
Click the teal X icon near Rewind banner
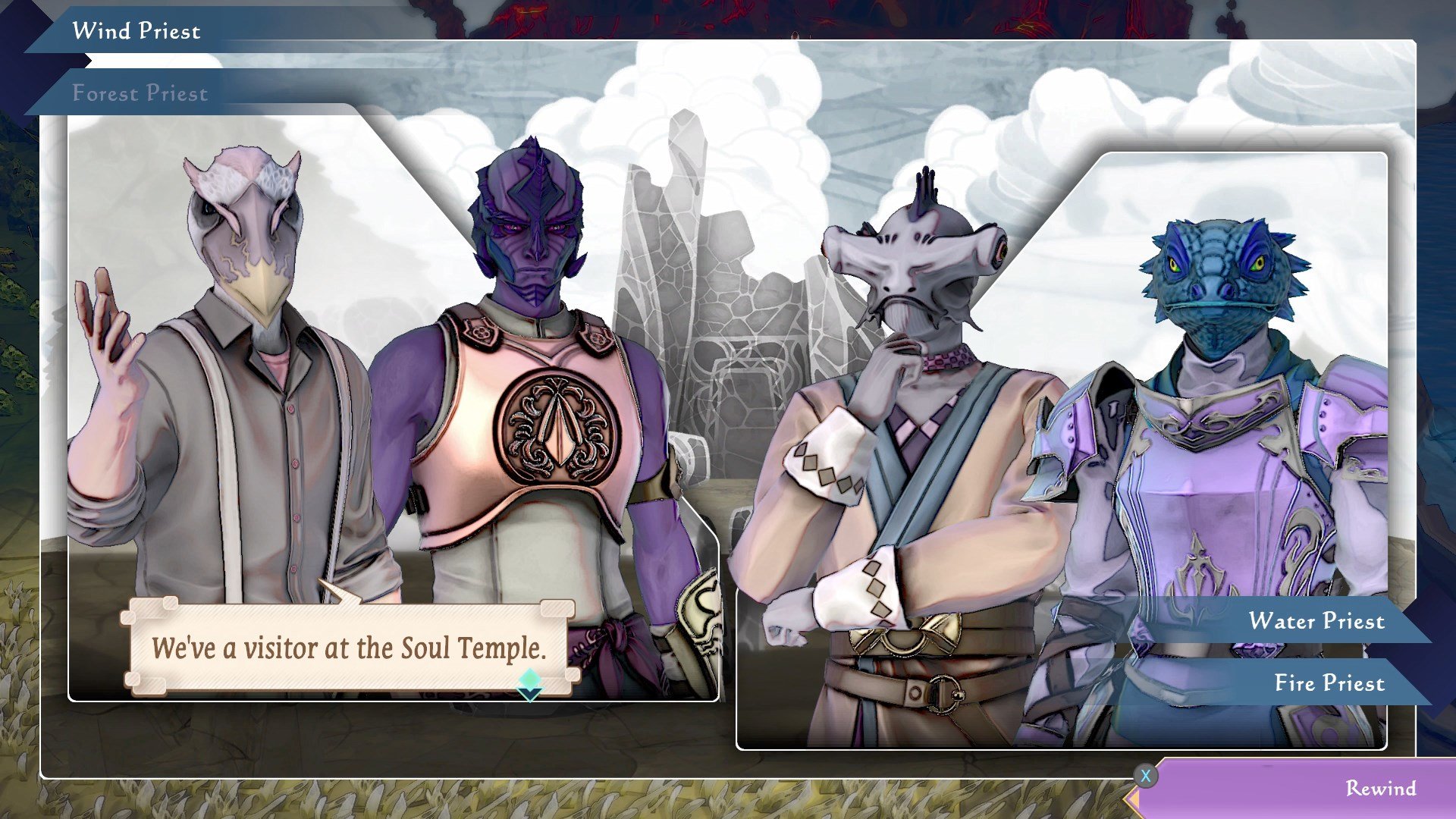(x=1147, y=776)
